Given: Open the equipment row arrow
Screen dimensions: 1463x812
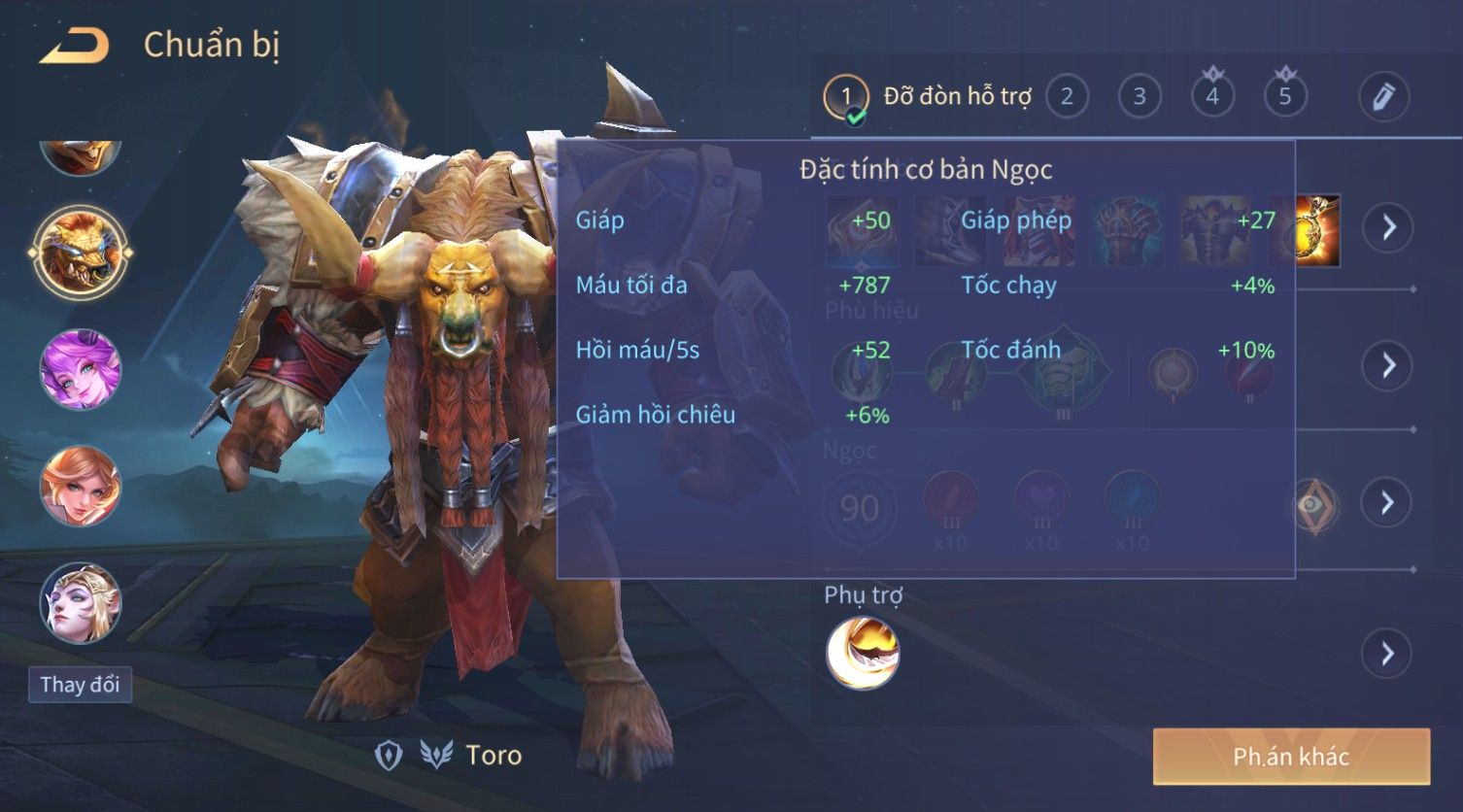Looking at the screenshot, I should pyautogui.click(x=1388, y=227).
